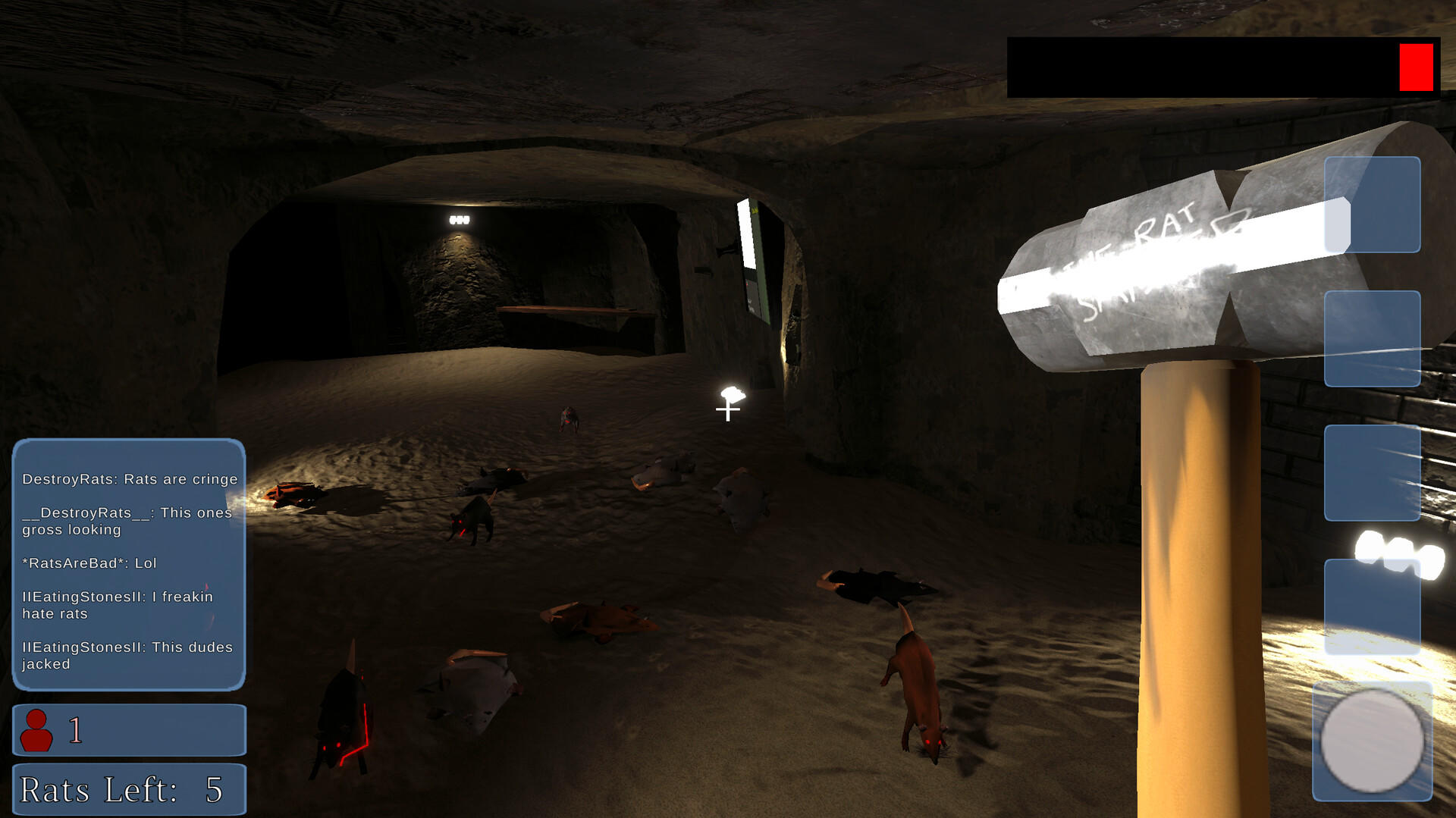Click the bottom inventory slot with circle icon

point(1373,735)
